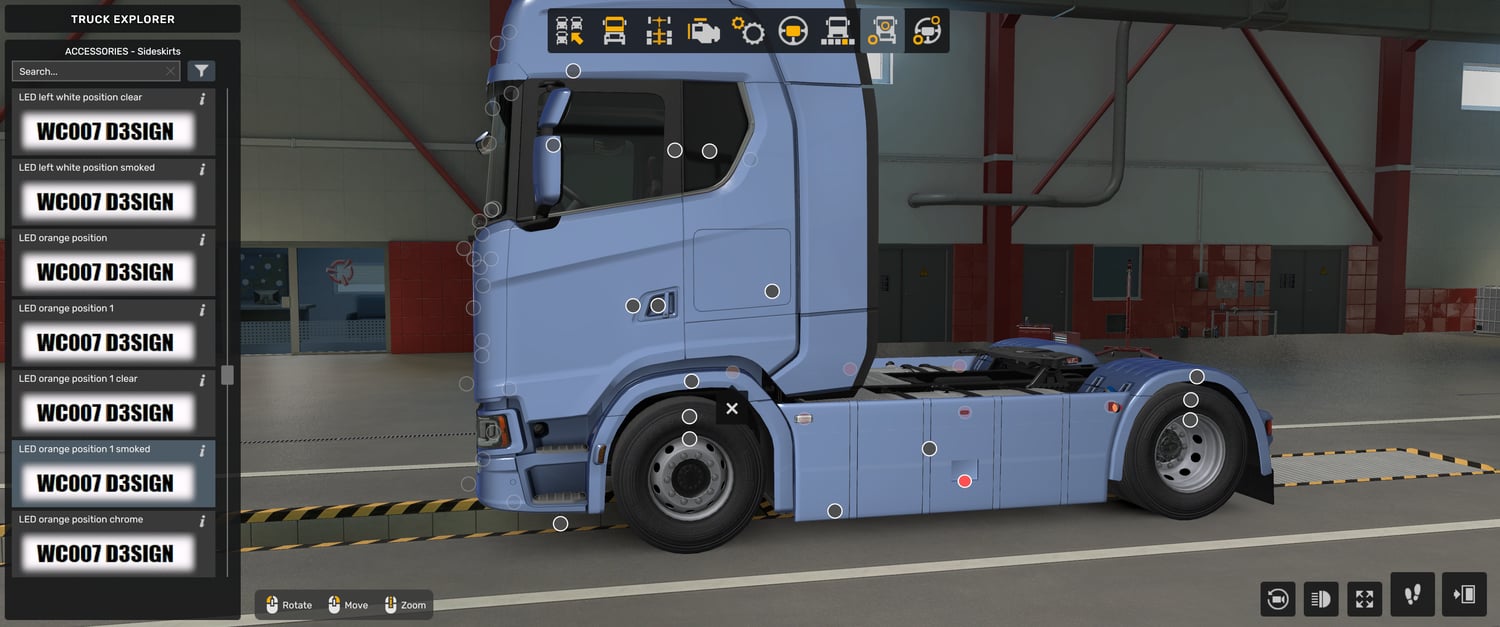Image resolution: width=1500 pixels, height=627 pixels.
Task: Reset the camera view
Action: click(x=1278, y=599)
